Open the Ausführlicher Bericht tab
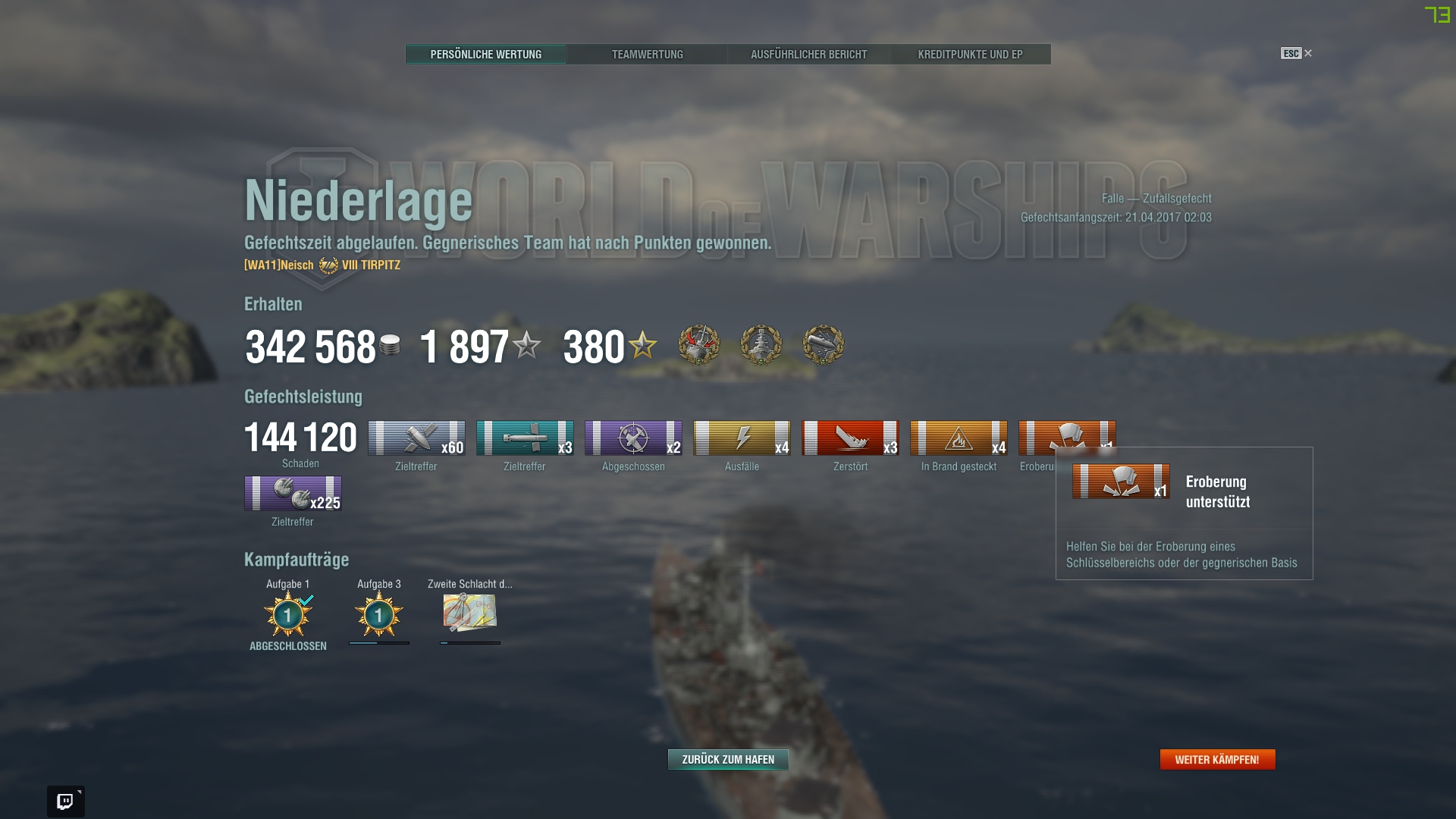The height and width of the screenshot is (819, 1456). (808, 54)
